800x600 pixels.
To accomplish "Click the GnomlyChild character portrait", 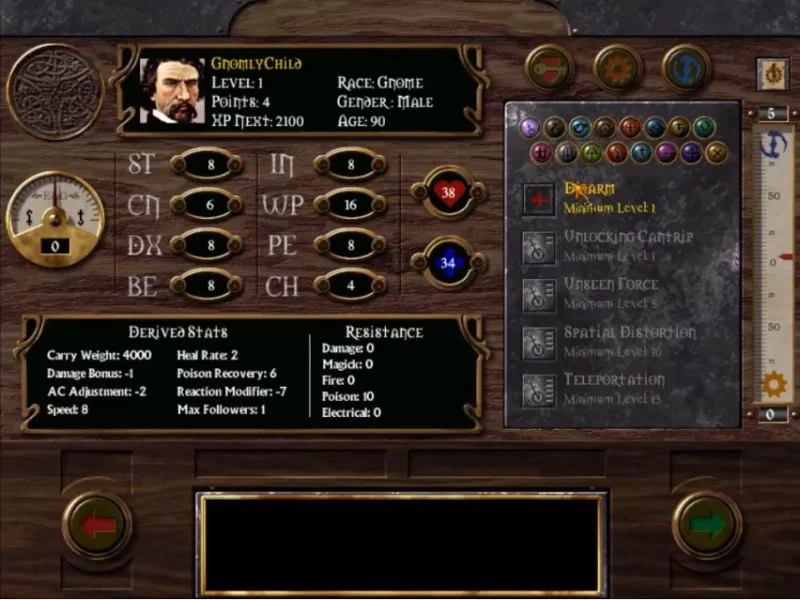I will [x=172, y=90].
